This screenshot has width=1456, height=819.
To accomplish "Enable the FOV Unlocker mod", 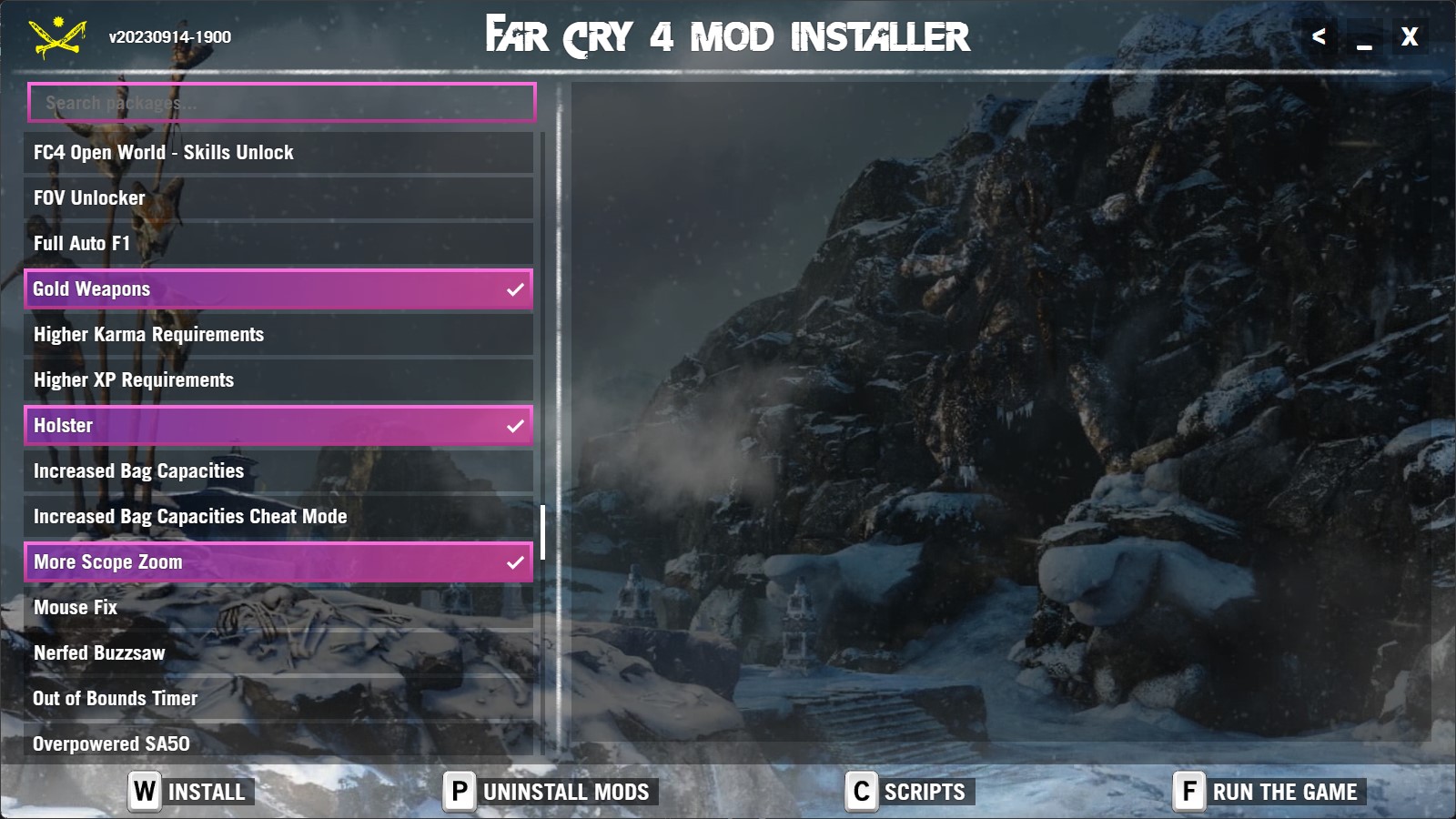I will point(278,198).
